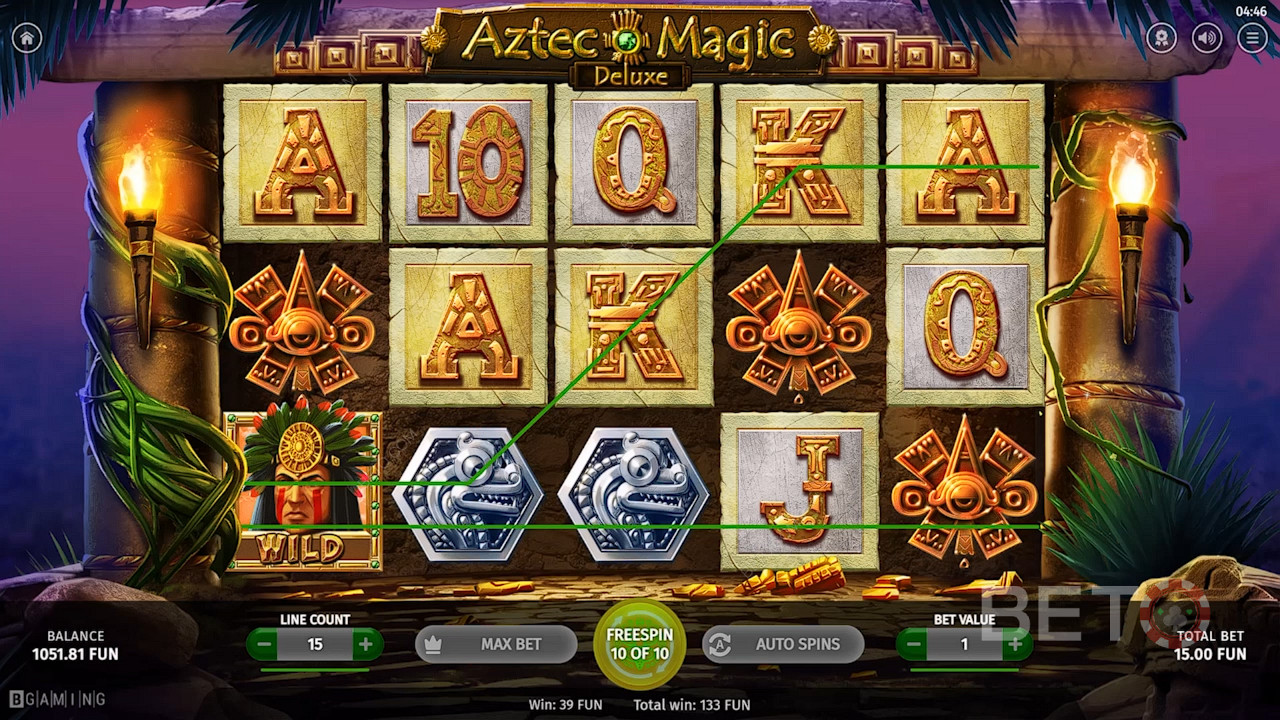Click the Max Bet button

tap(496, 644)
